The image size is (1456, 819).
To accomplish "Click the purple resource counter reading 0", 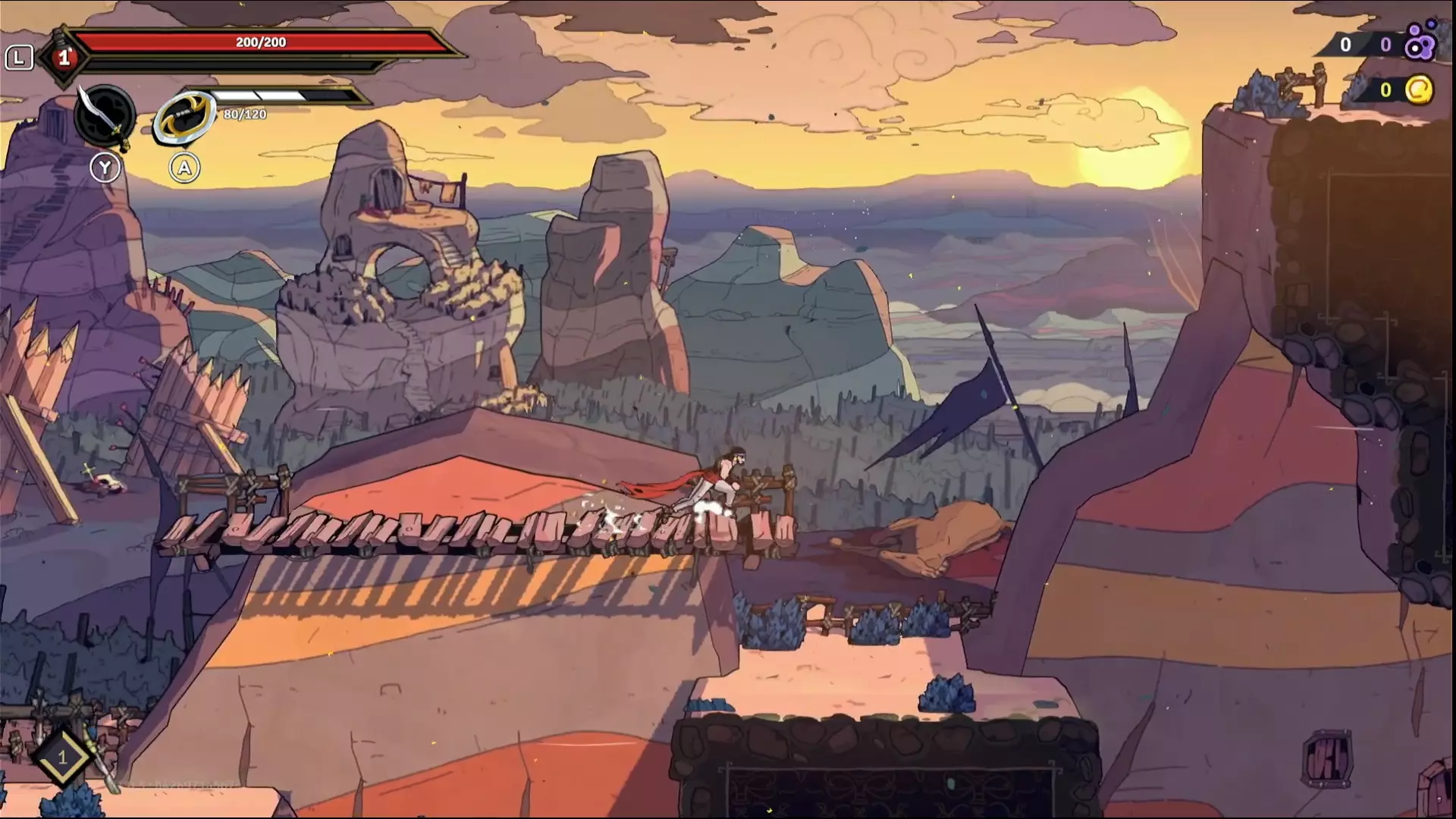I will point(1385,45).
